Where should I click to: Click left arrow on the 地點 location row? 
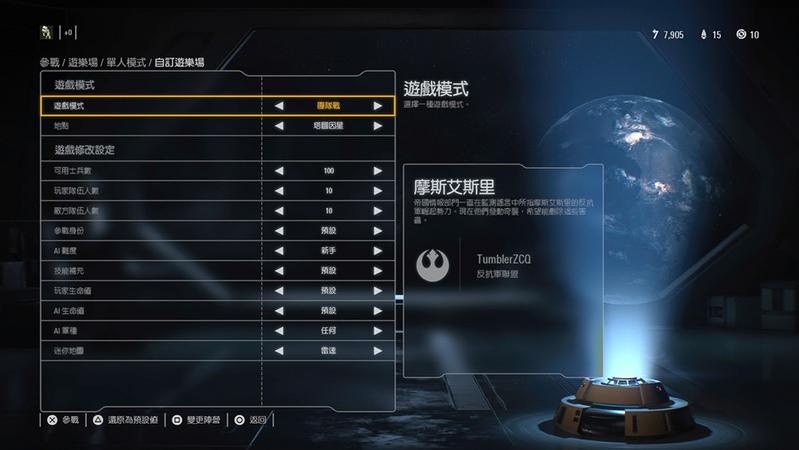(279, 126)
